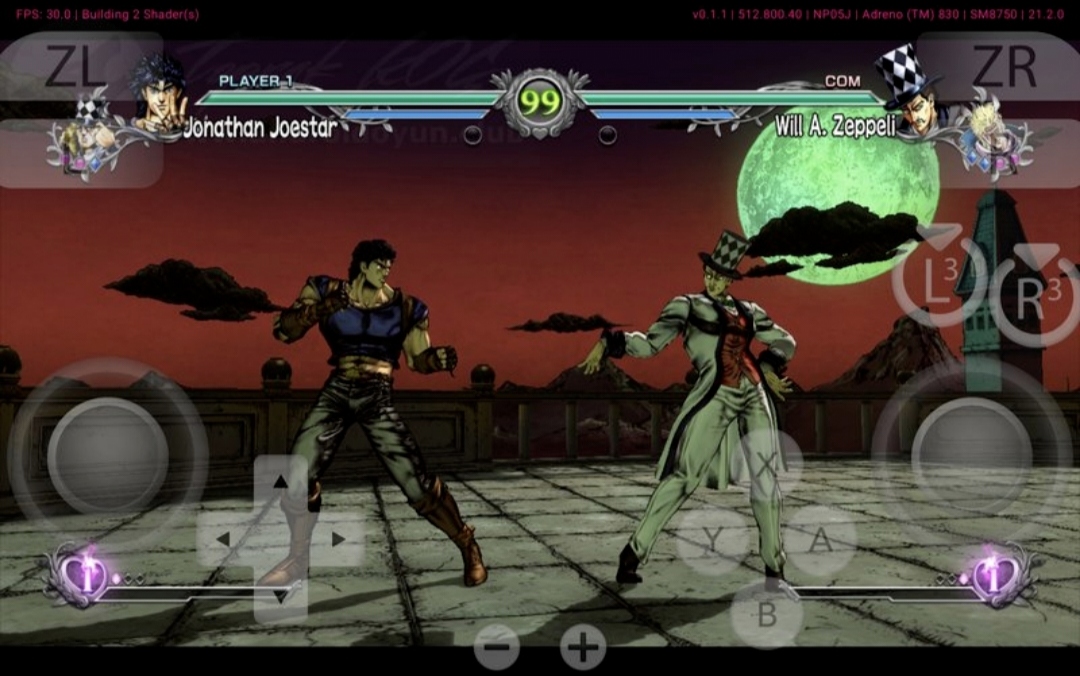
Task: Click the minus button overlay
Action: pos(497,647)
